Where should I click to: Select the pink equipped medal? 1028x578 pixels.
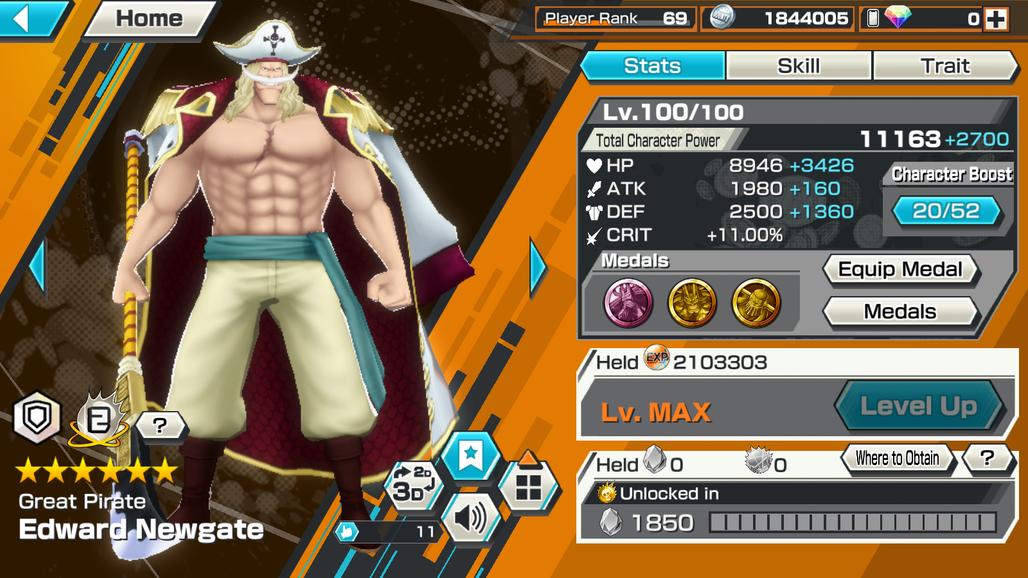[628, 302]
